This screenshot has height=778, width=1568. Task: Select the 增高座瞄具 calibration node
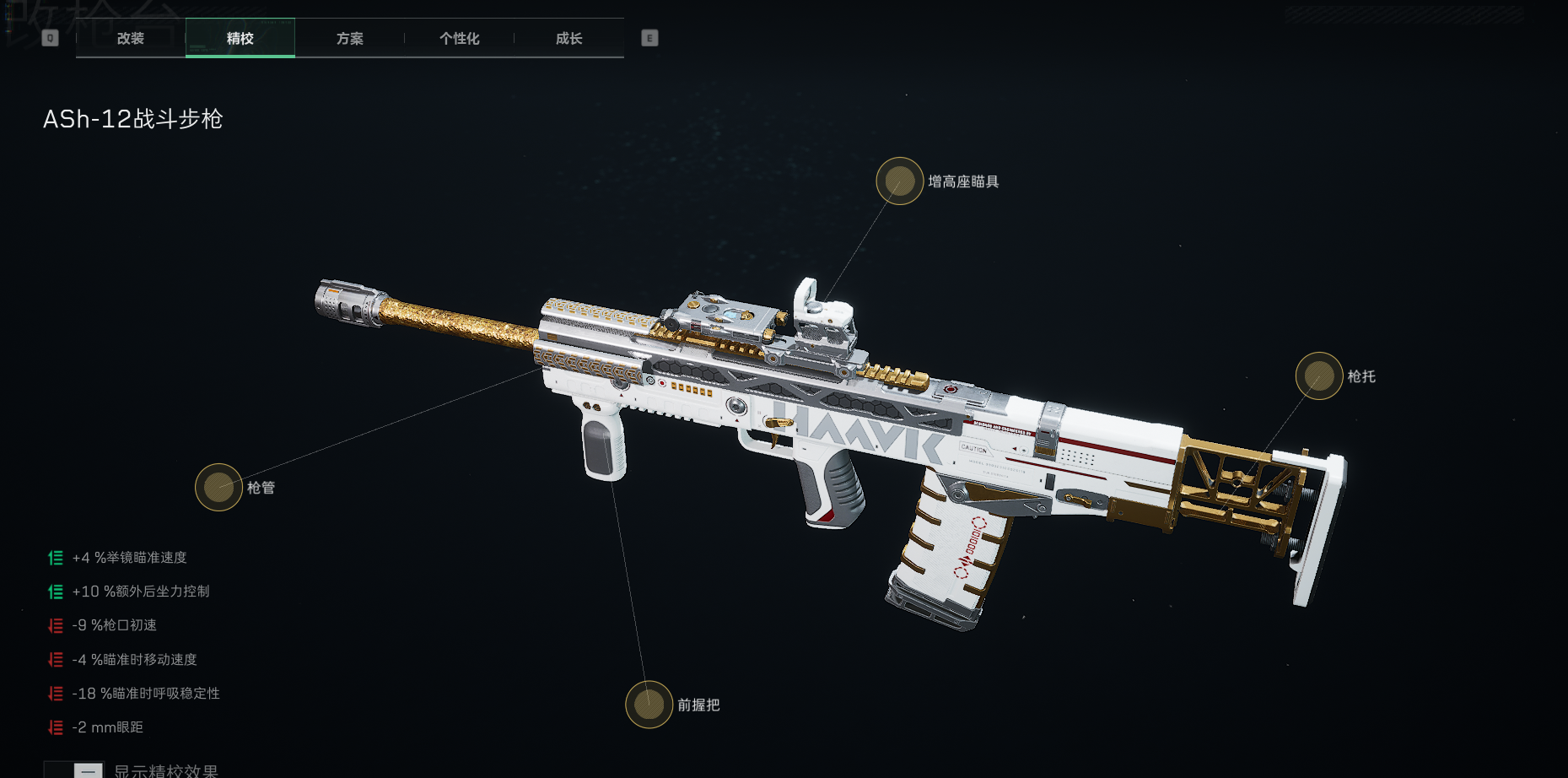click(x=900, y=181)
